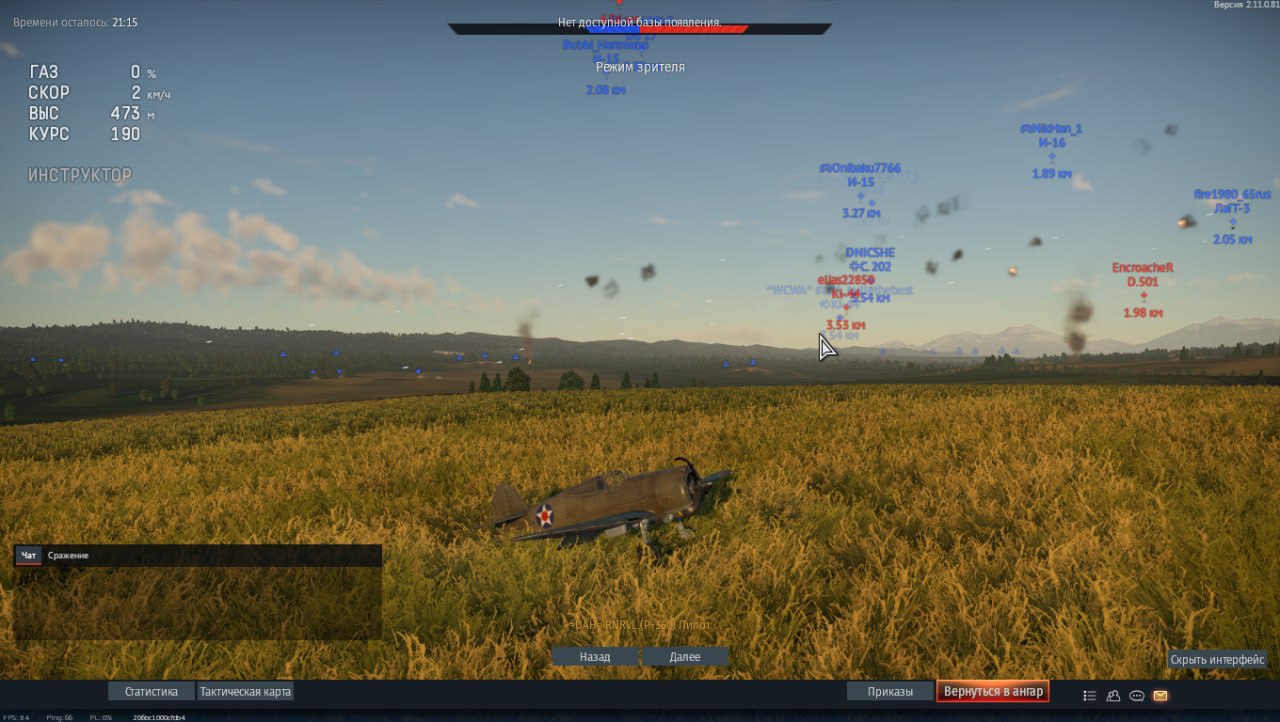Return to hangar with Вернуться в ангар
Image resolution: width=1280 pixels, height=722 pixels.
click(993, 691)
